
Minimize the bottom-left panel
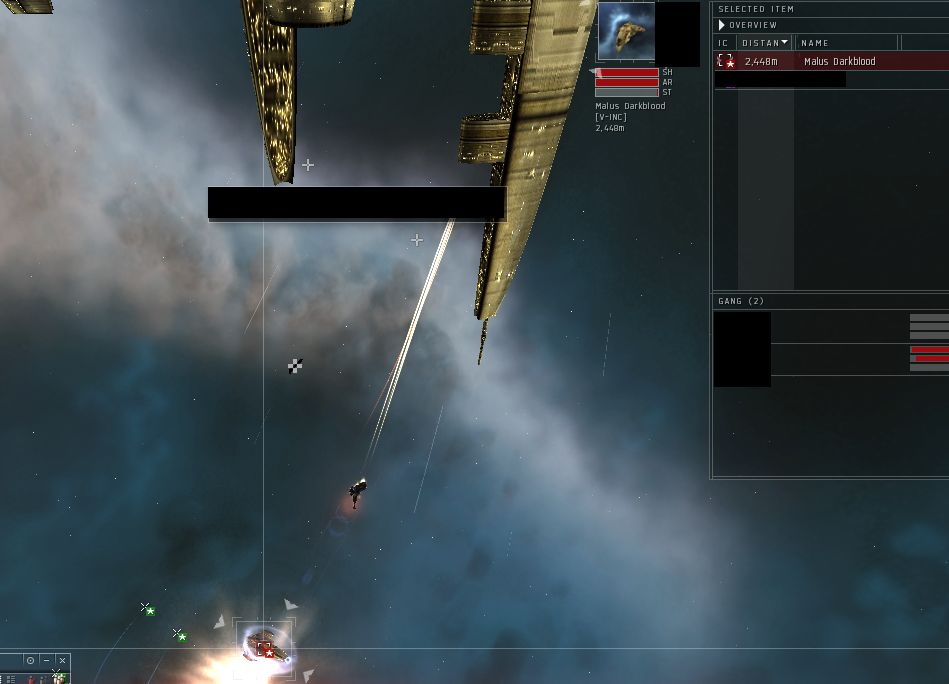coord(46,661)
